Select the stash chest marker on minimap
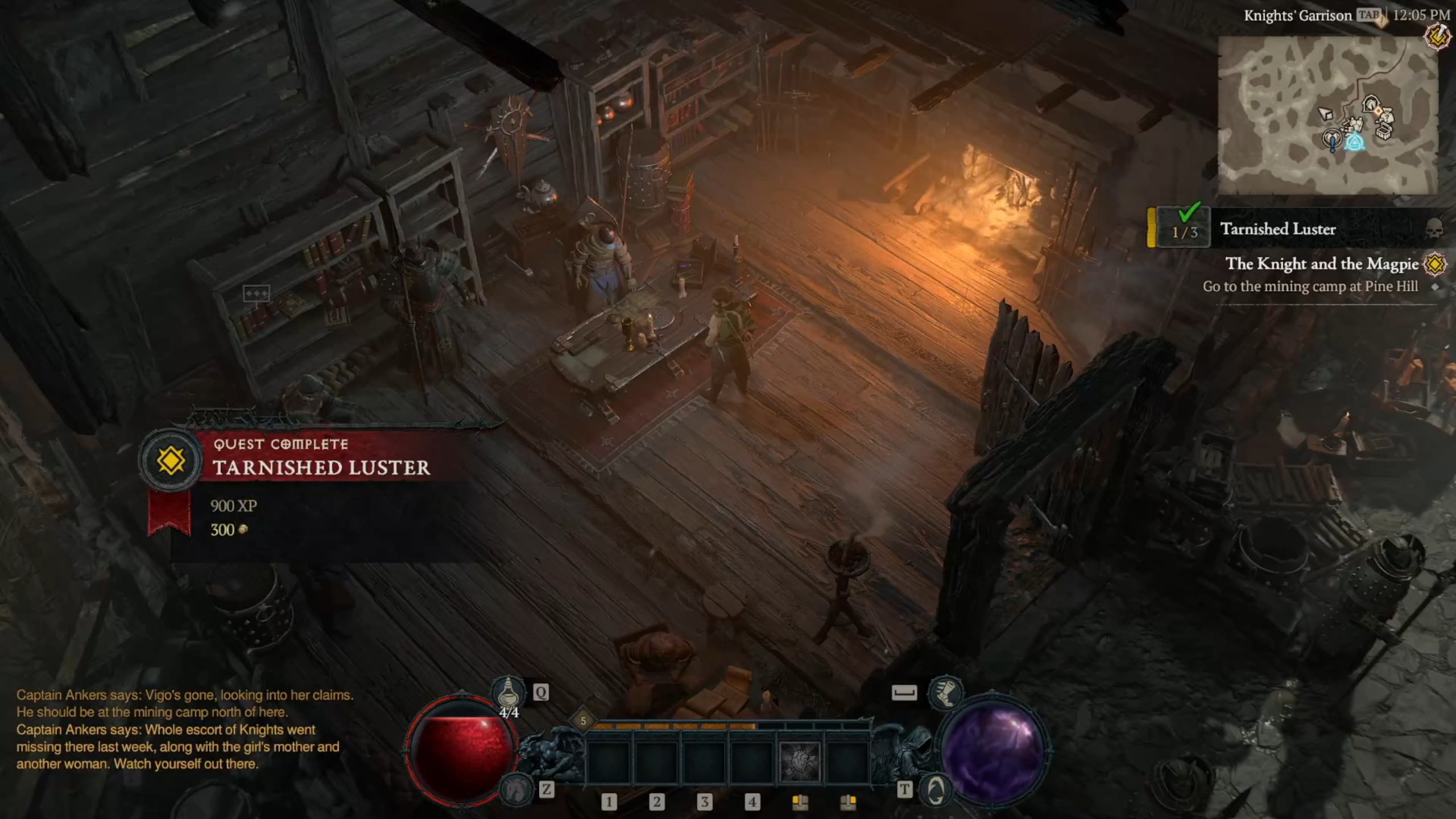This screenshot has height=819, width=1456. tap(1384, 132)
